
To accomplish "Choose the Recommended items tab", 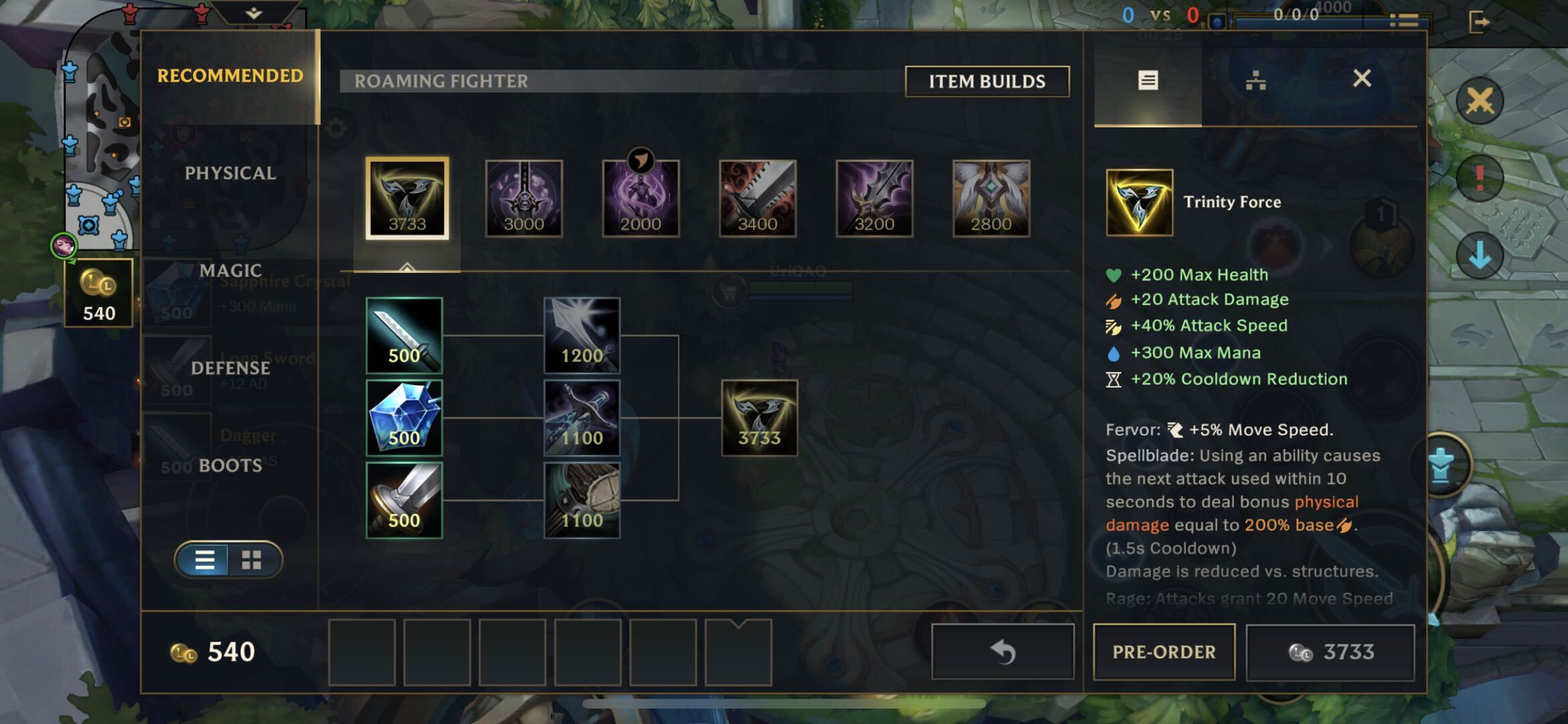I will tap(230, 76).
